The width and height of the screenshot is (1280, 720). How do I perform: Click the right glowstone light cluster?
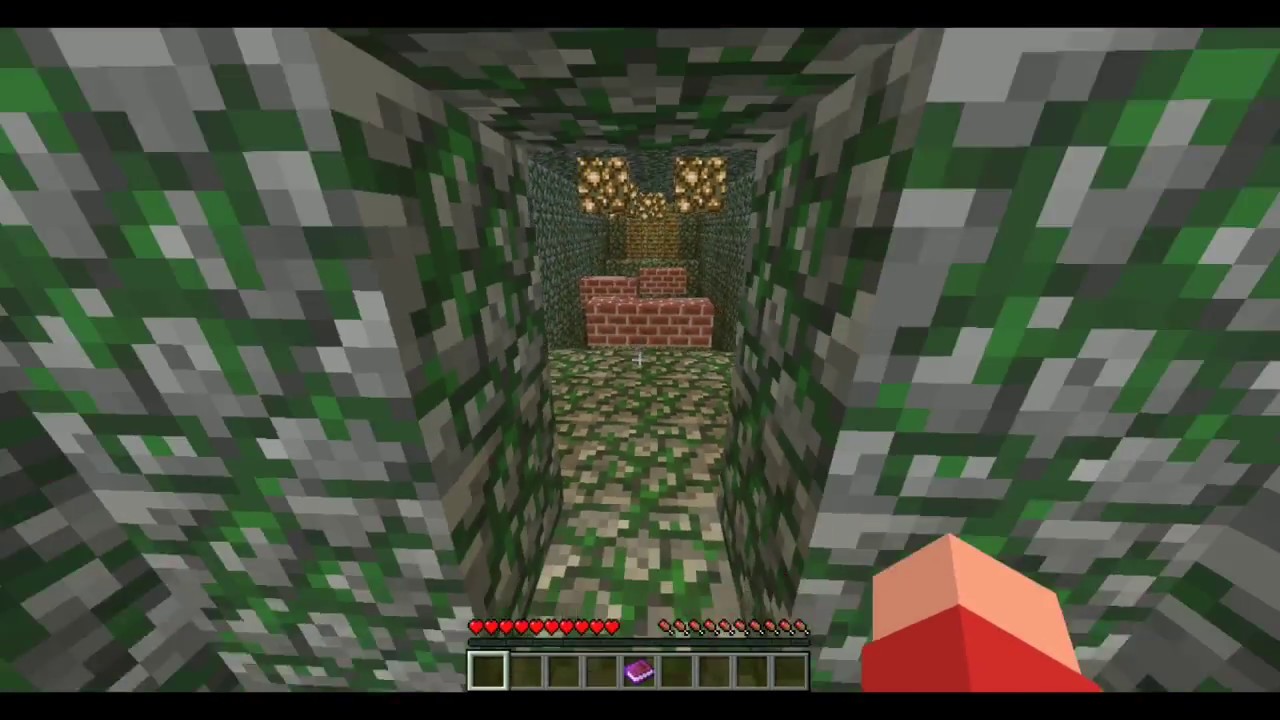click(700, 182)
